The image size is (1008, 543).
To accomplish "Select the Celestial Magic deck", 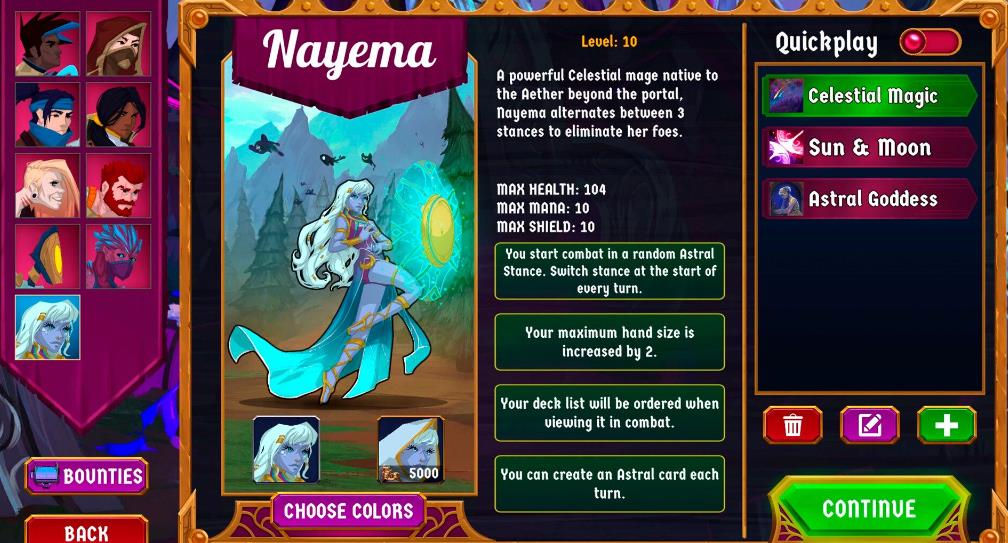I will (868, 96).
